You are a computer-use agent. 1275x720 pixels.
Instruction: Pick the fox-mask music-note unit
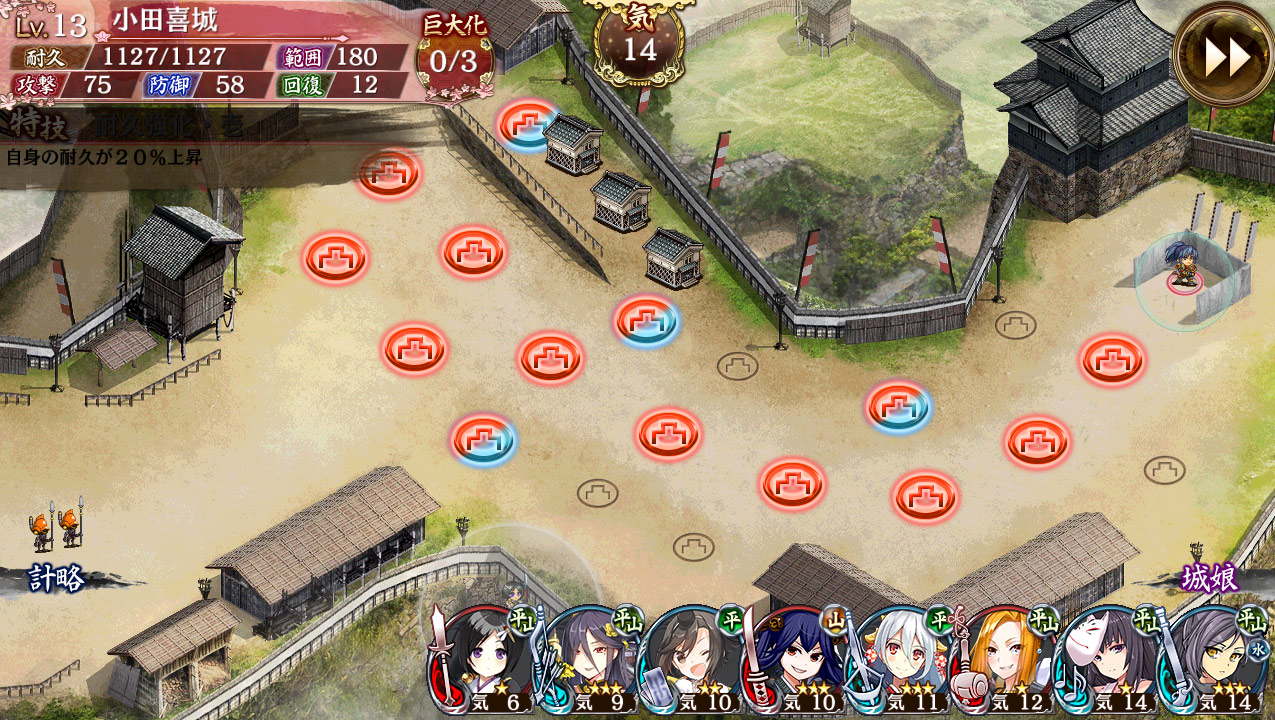1107,660
